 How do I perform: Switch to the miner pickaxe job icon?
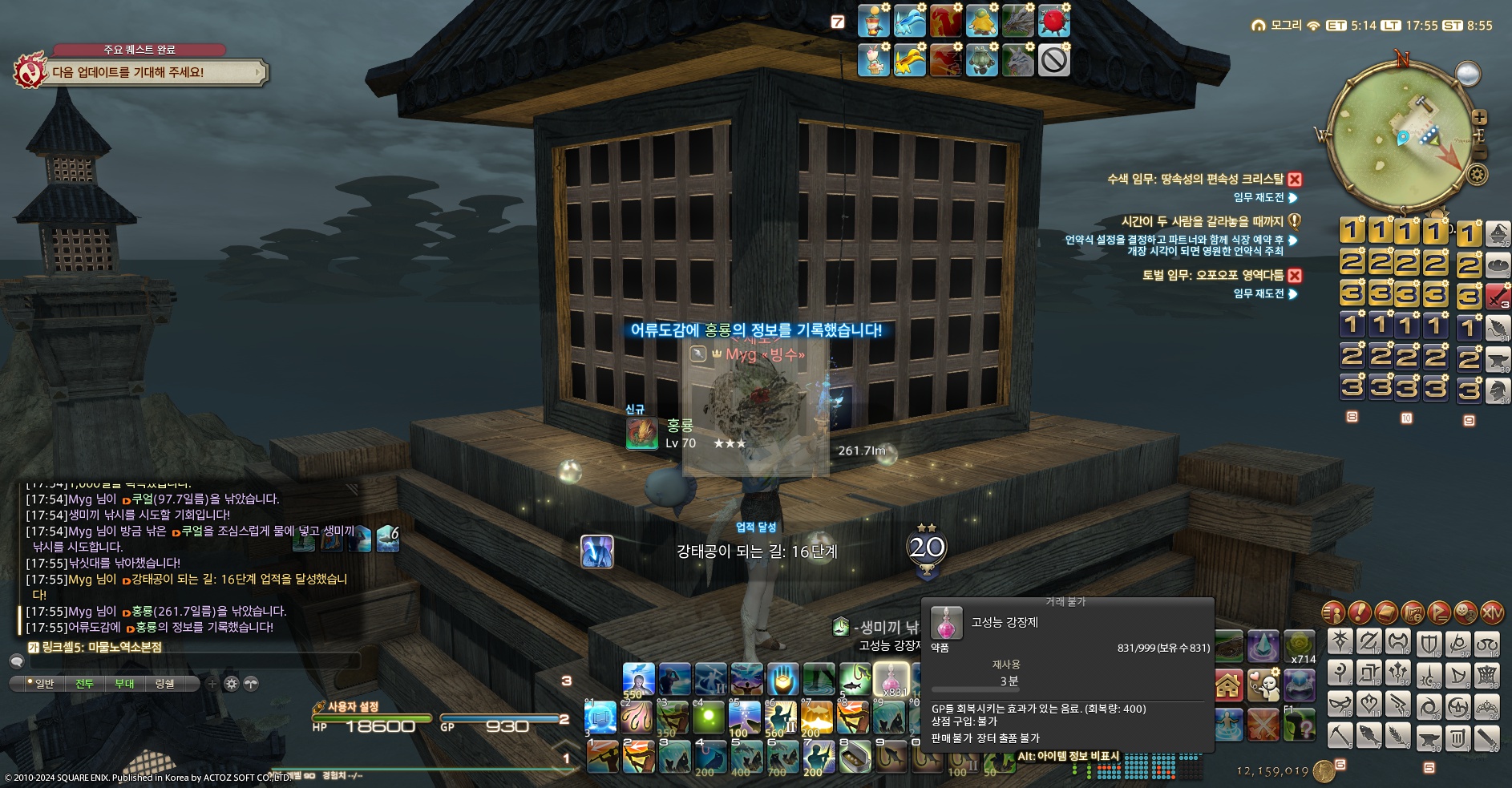1340,733
